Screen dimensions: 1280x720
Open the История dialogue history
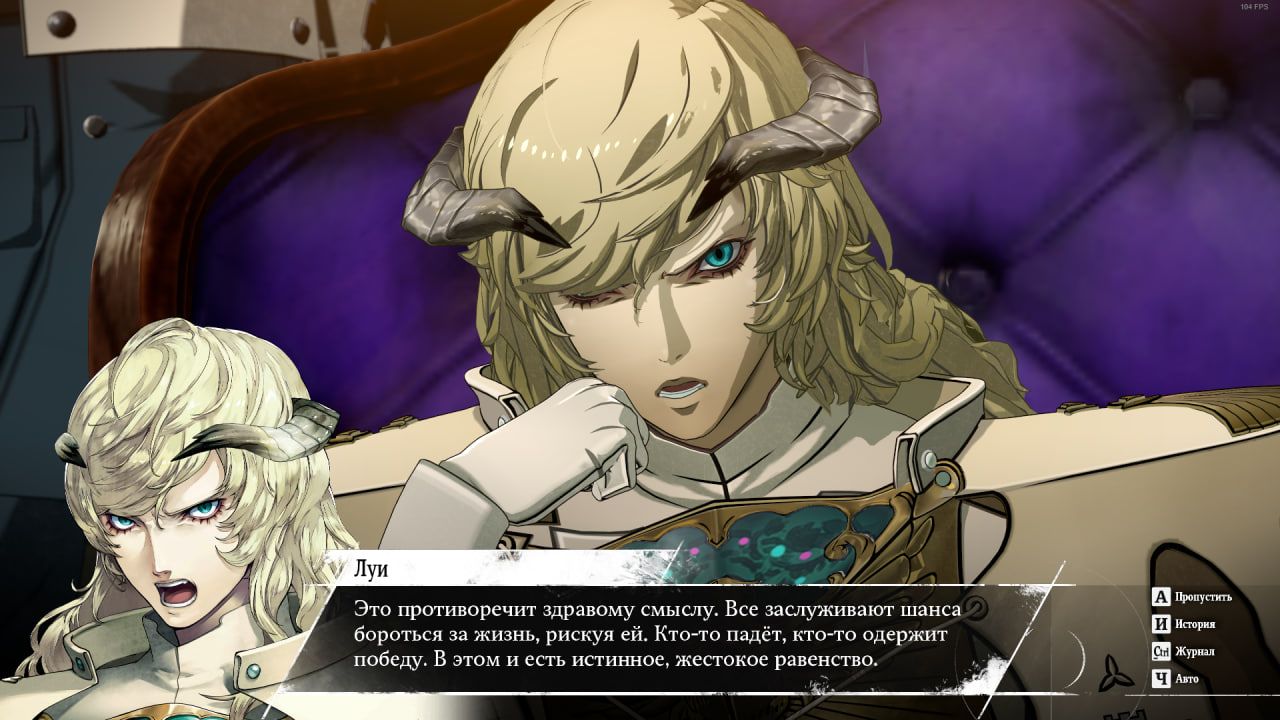pyautogui.click(x=1184, y=625)
